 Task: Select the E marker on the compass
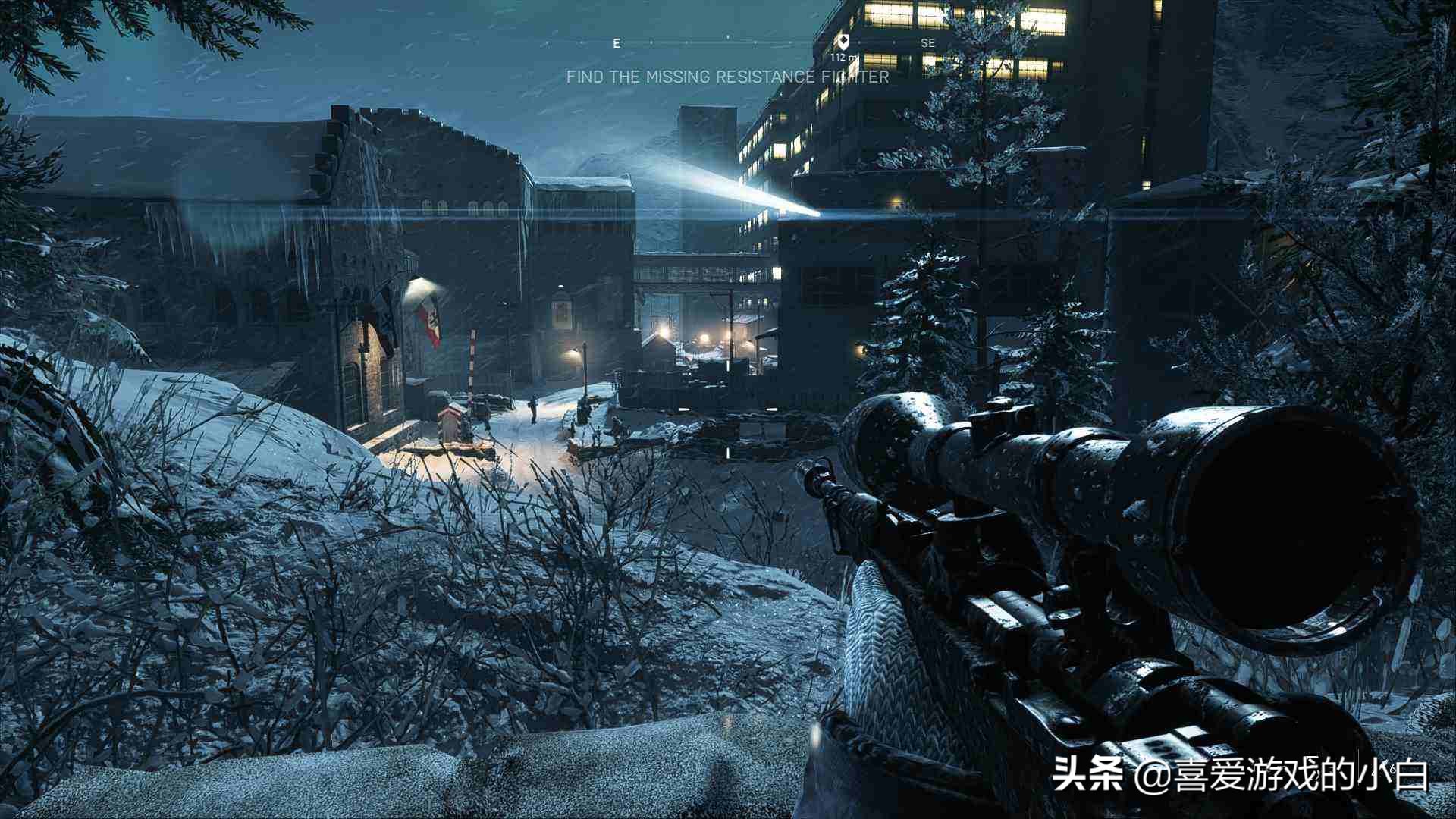[x=616, y=43]
